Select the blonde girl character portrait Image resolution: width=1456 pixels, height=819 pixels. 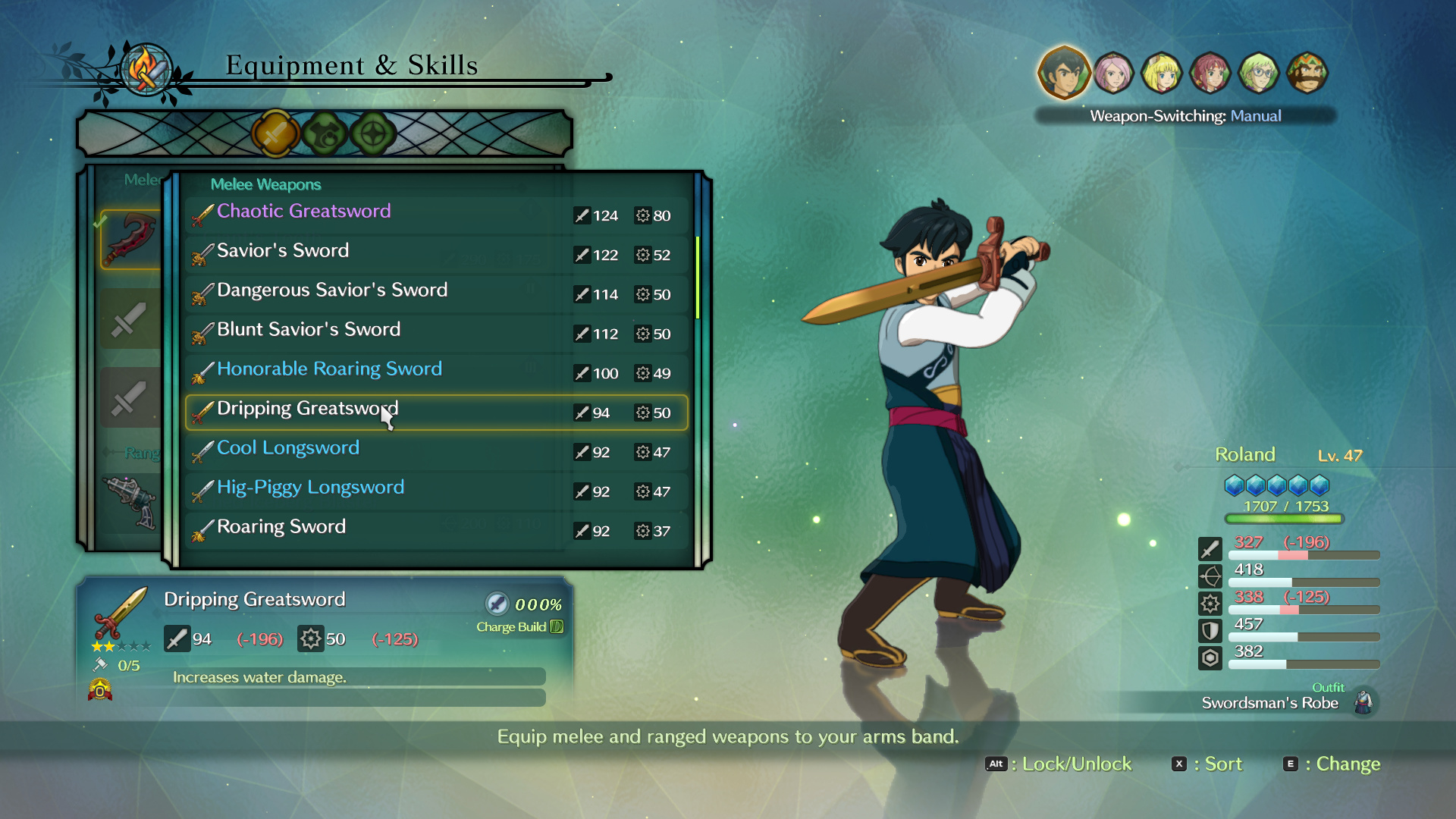pos(1162,74)
